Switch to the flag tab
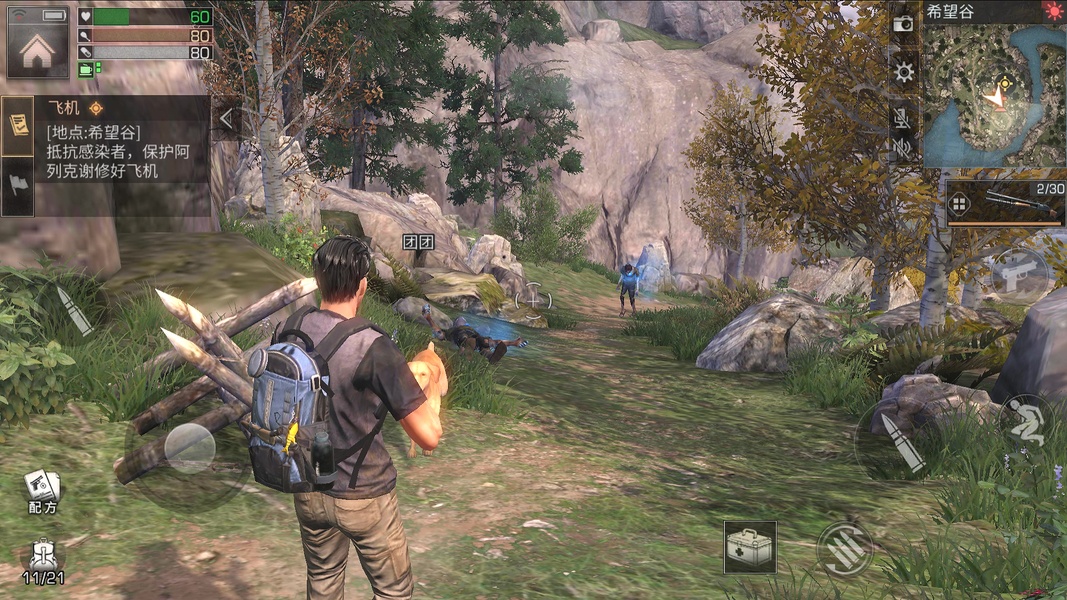The image size is (1067, 600). 18,187
